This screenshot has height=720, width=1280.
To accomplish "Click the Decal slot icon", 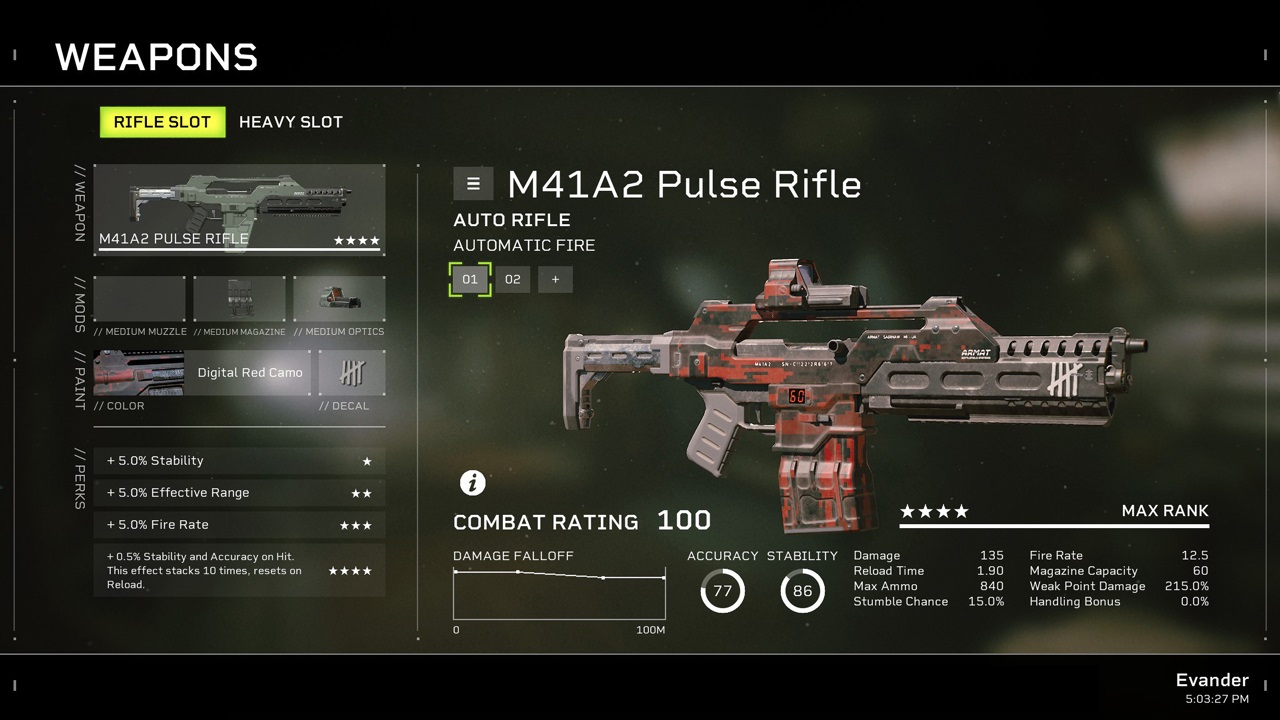I will coord(349,372).
